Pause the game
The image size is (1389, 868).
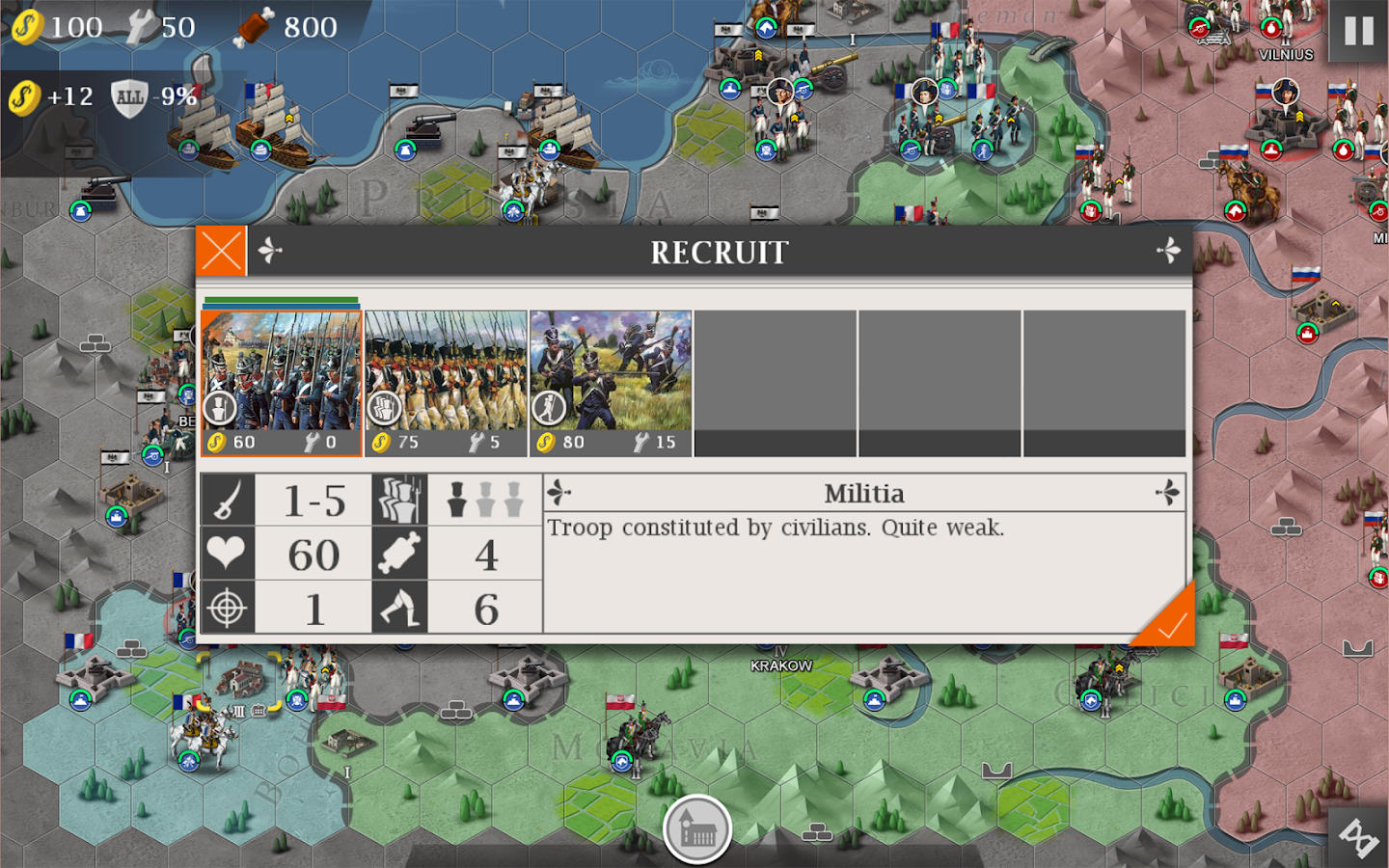pyautogui.click(x=1357, y=29)
